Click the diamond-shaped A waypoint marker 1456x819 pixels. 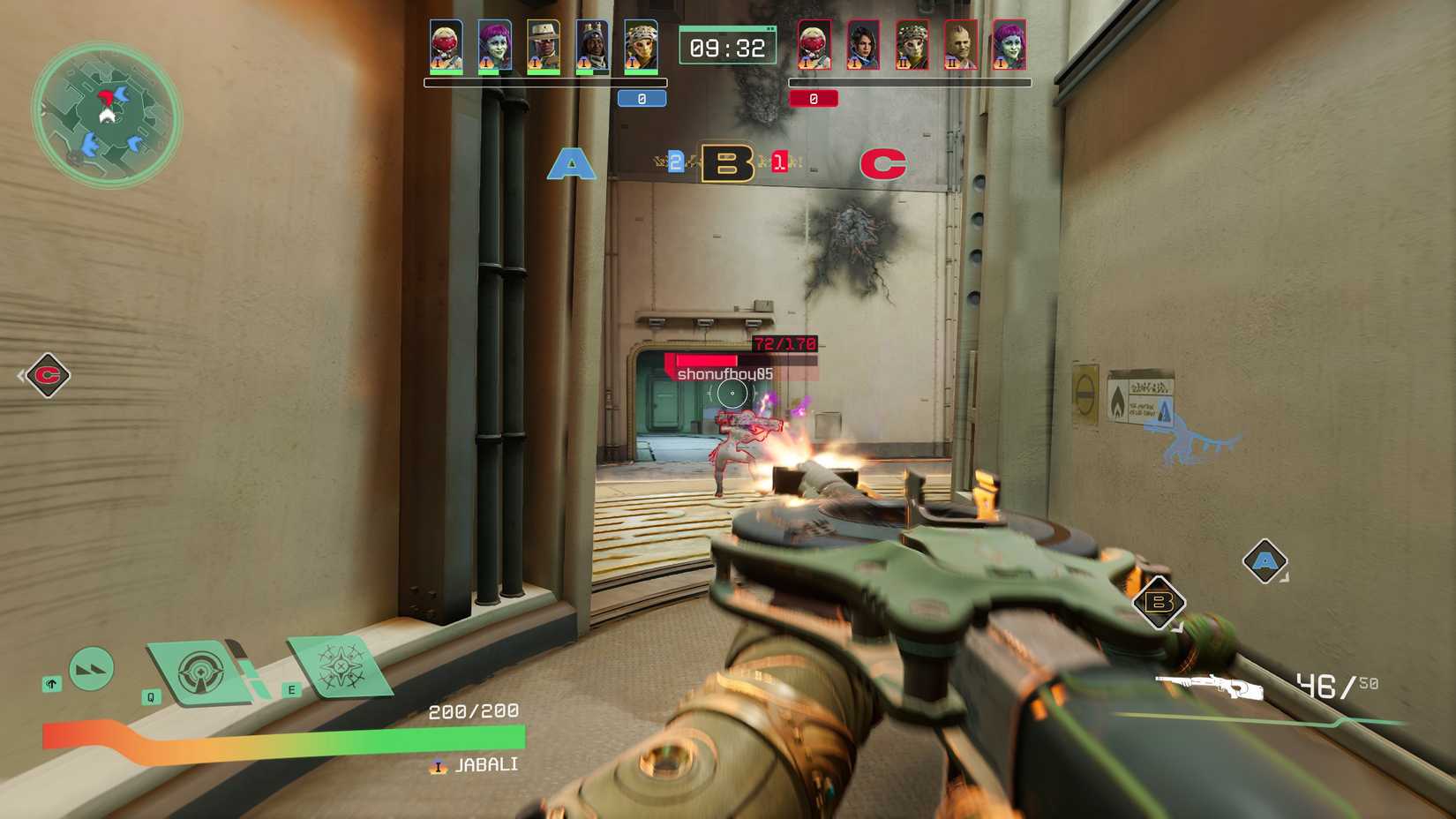point(1265,561)
